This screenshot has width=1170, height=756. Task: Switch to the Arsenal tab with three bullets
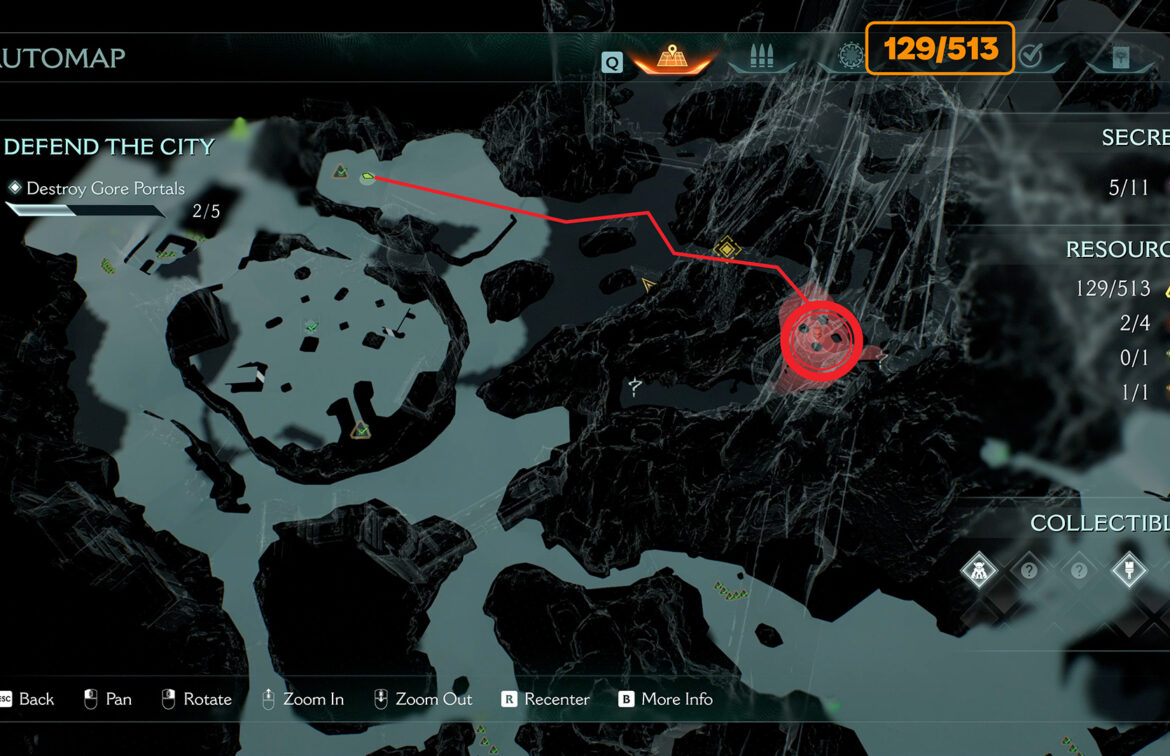[761, 58]
